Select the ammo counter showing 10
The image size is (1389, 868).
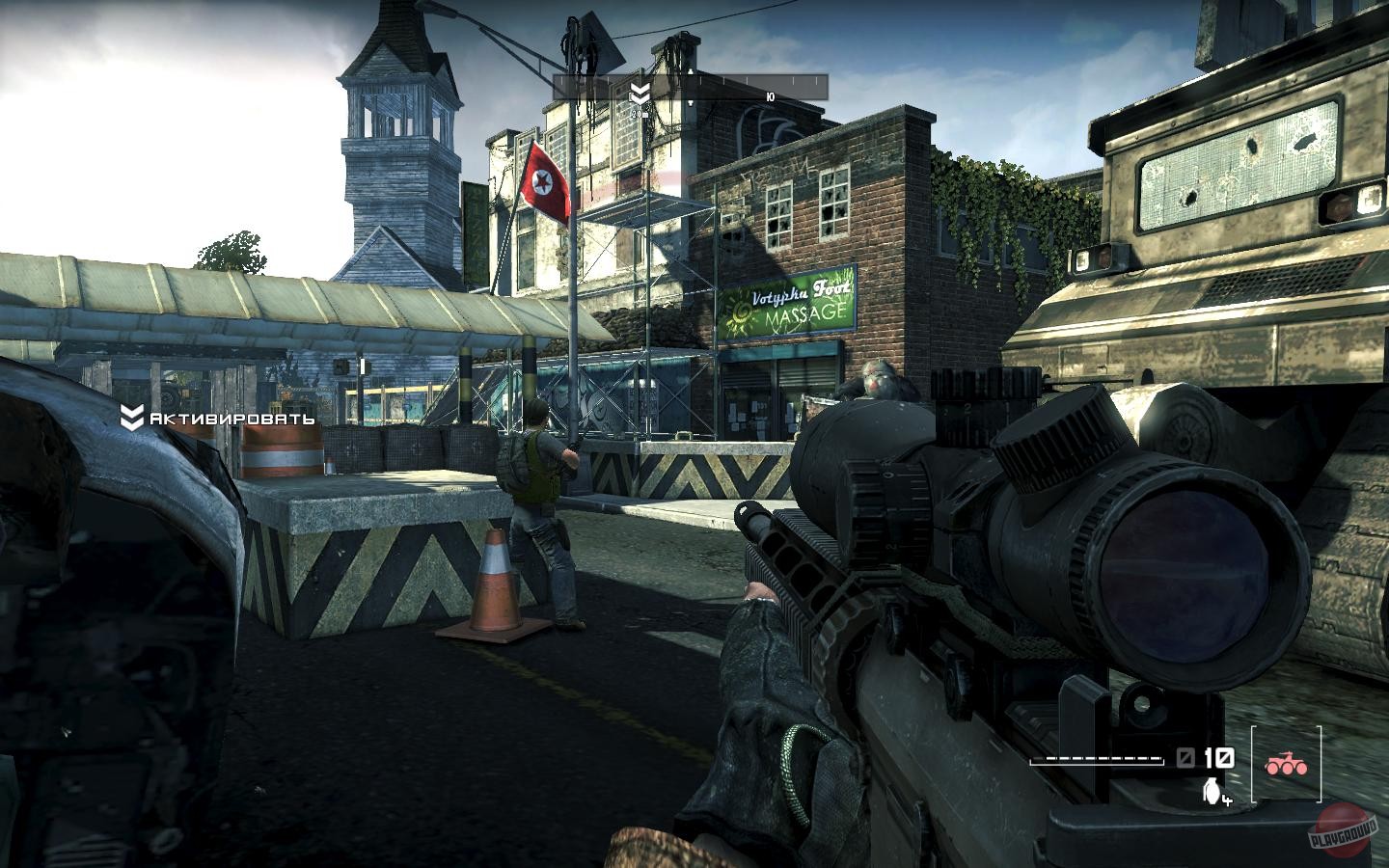click(1216, 759)
